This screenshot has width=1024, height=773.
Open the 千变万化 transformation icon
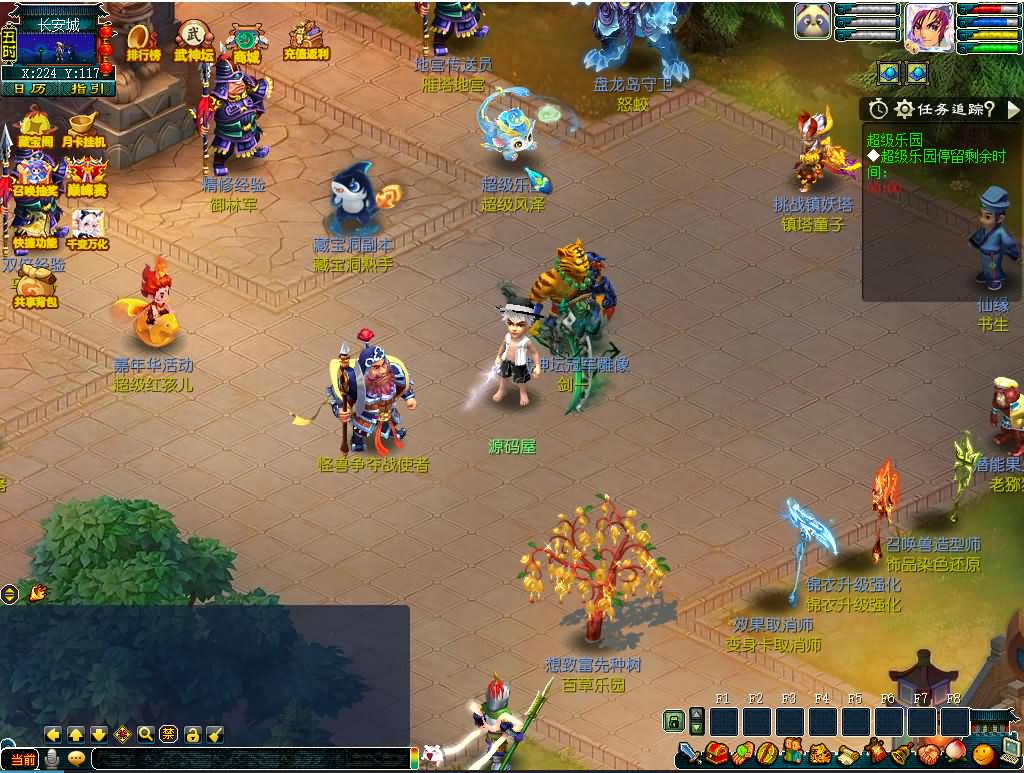click(87, 229)
